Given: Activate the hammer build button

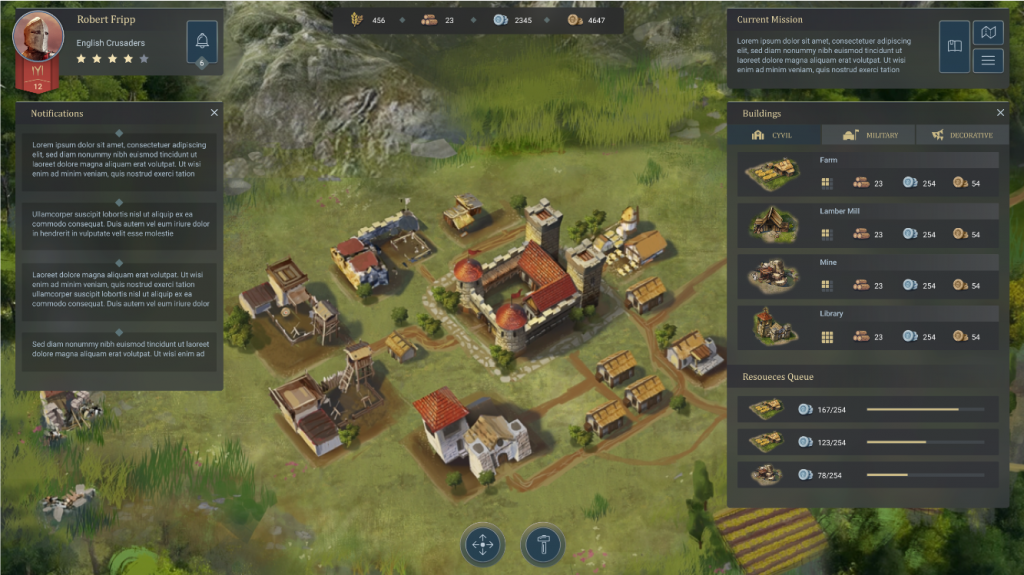Looking at the screenshot, I should pos(544,545).
